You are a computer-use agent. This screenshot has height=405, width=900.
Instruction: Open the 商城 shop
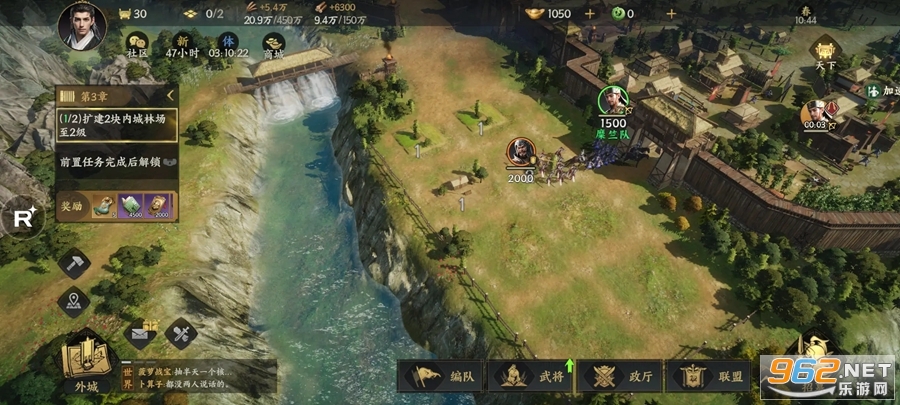coord(273,43)
